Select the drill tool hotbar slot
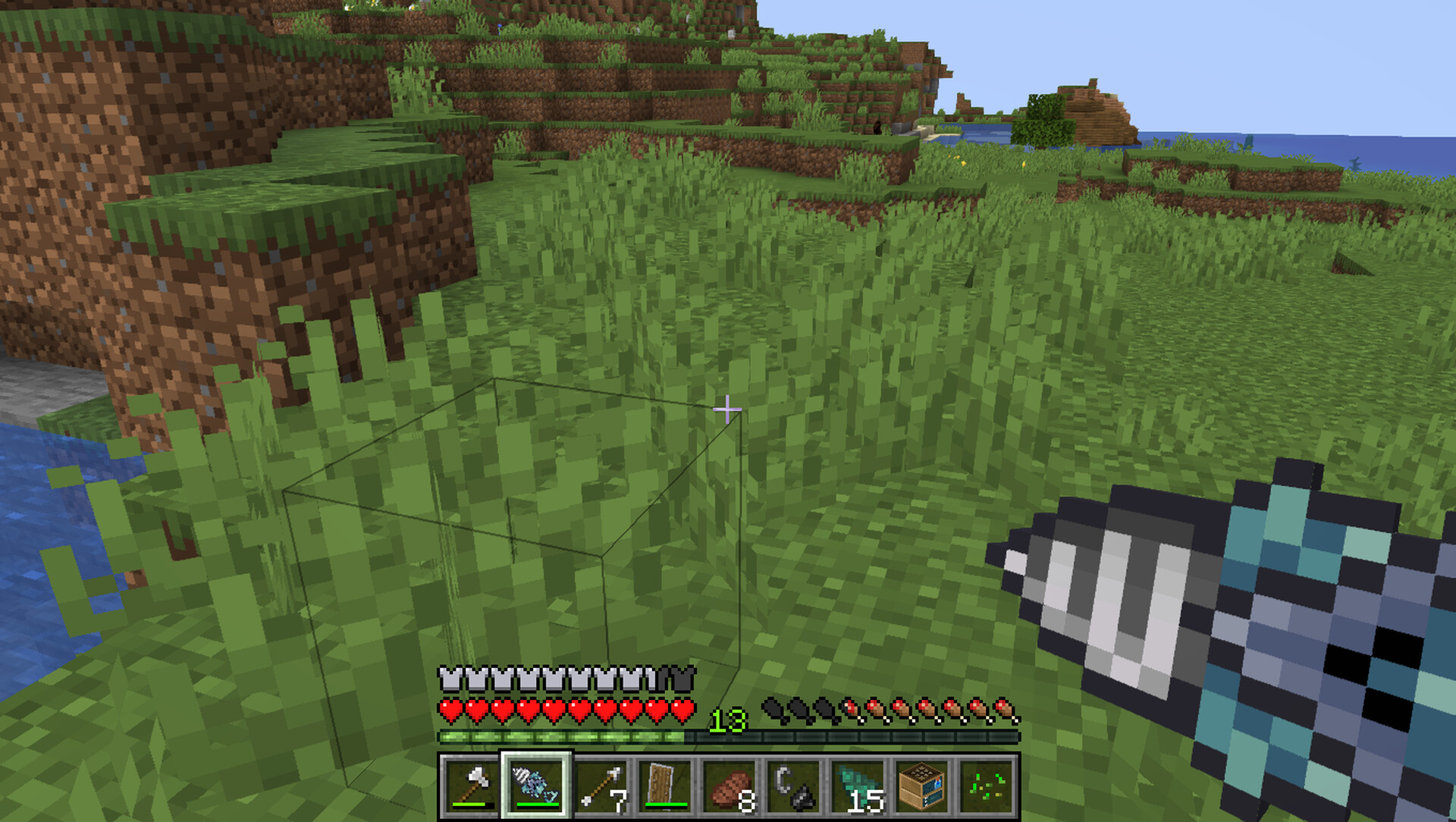The width and height of the screenshot is (1456, 822). tap(535, 786)
